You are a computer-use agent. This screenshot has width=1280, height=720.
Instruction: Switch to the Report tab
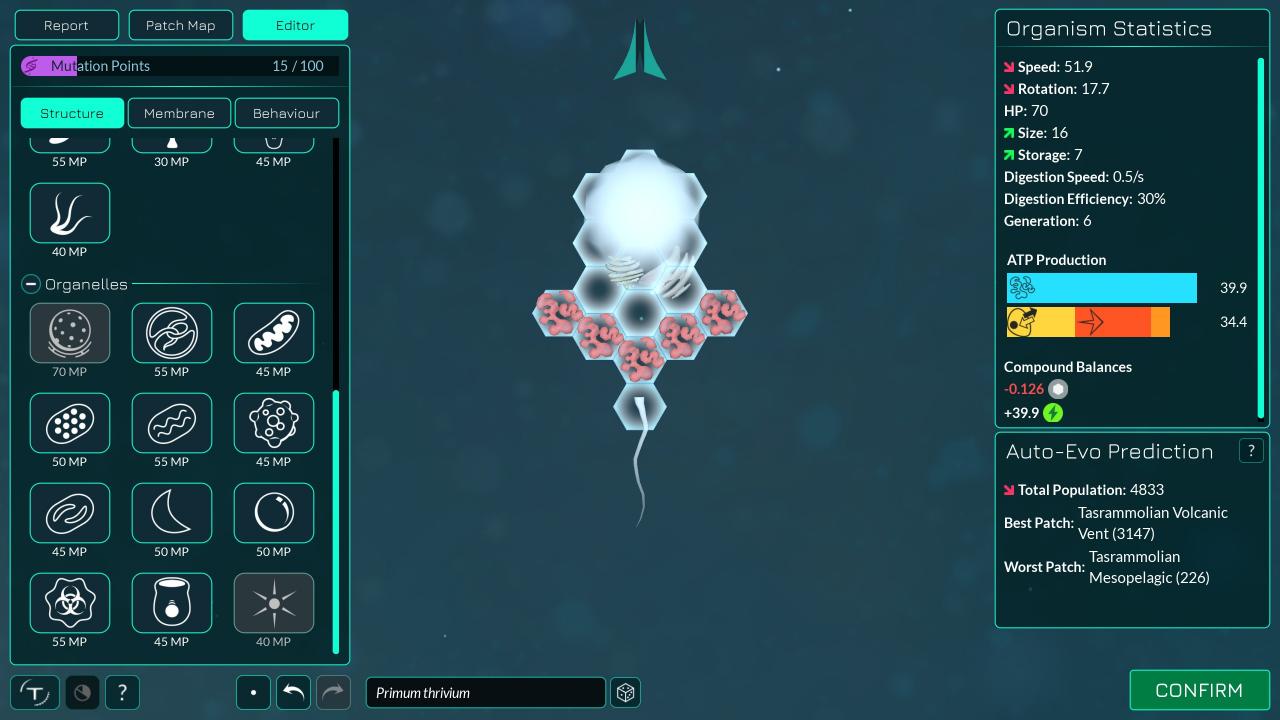pyautogui.click(x=67, y=25)
